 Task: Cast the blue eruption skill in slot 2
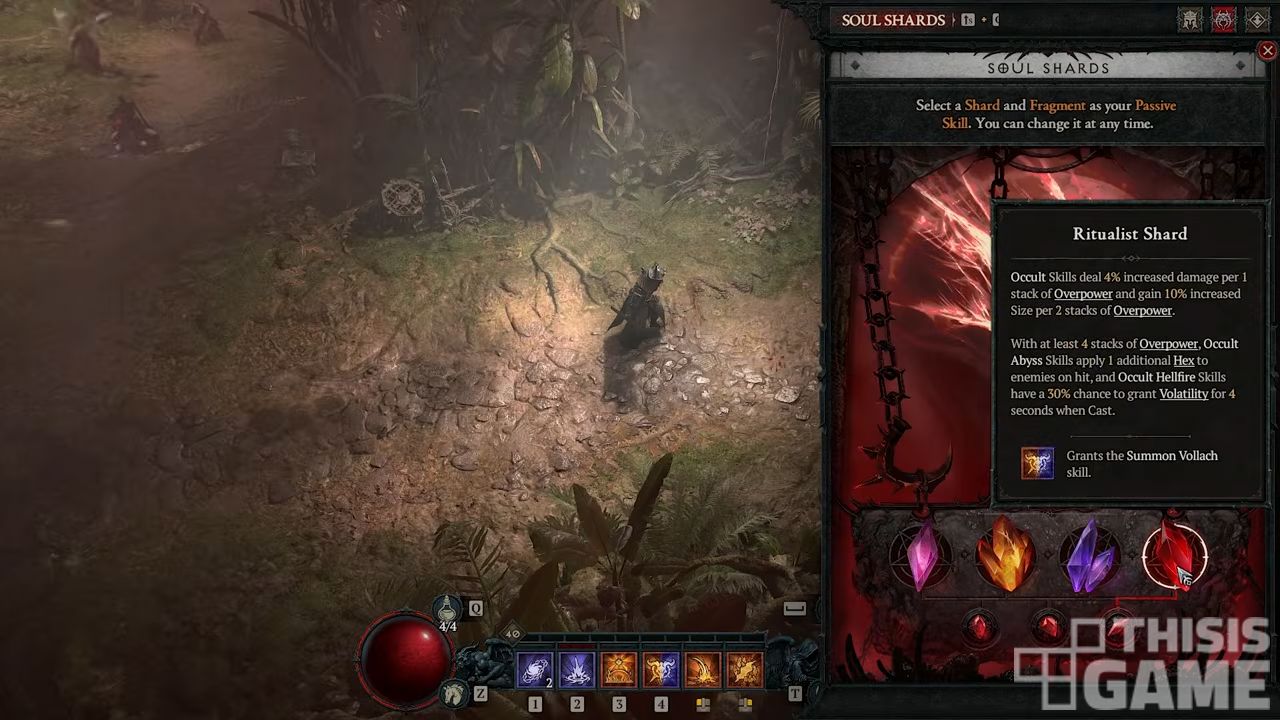coord(577,670)
